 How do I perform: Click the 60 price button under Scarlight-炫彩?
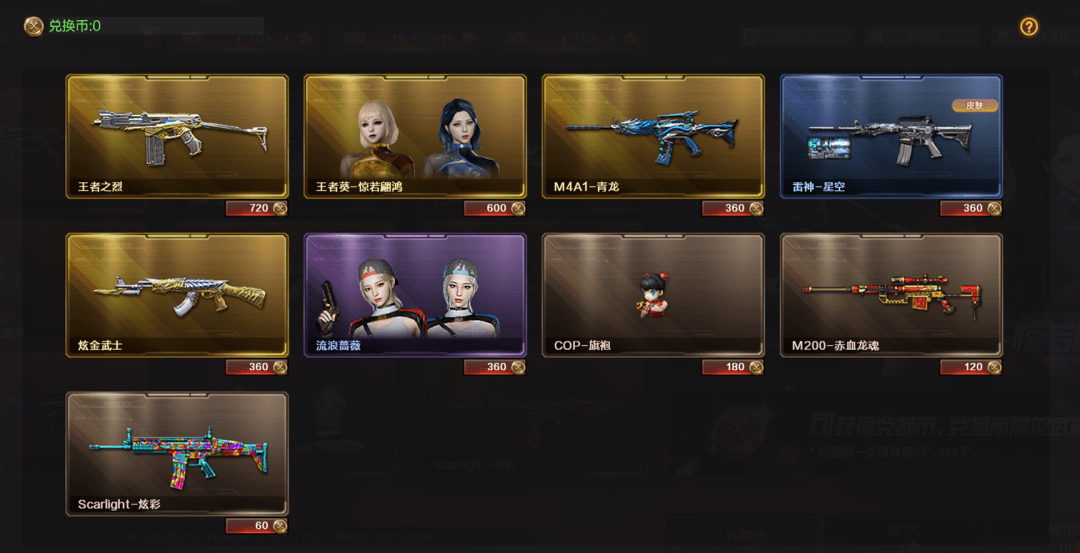(x=257, y=526)
